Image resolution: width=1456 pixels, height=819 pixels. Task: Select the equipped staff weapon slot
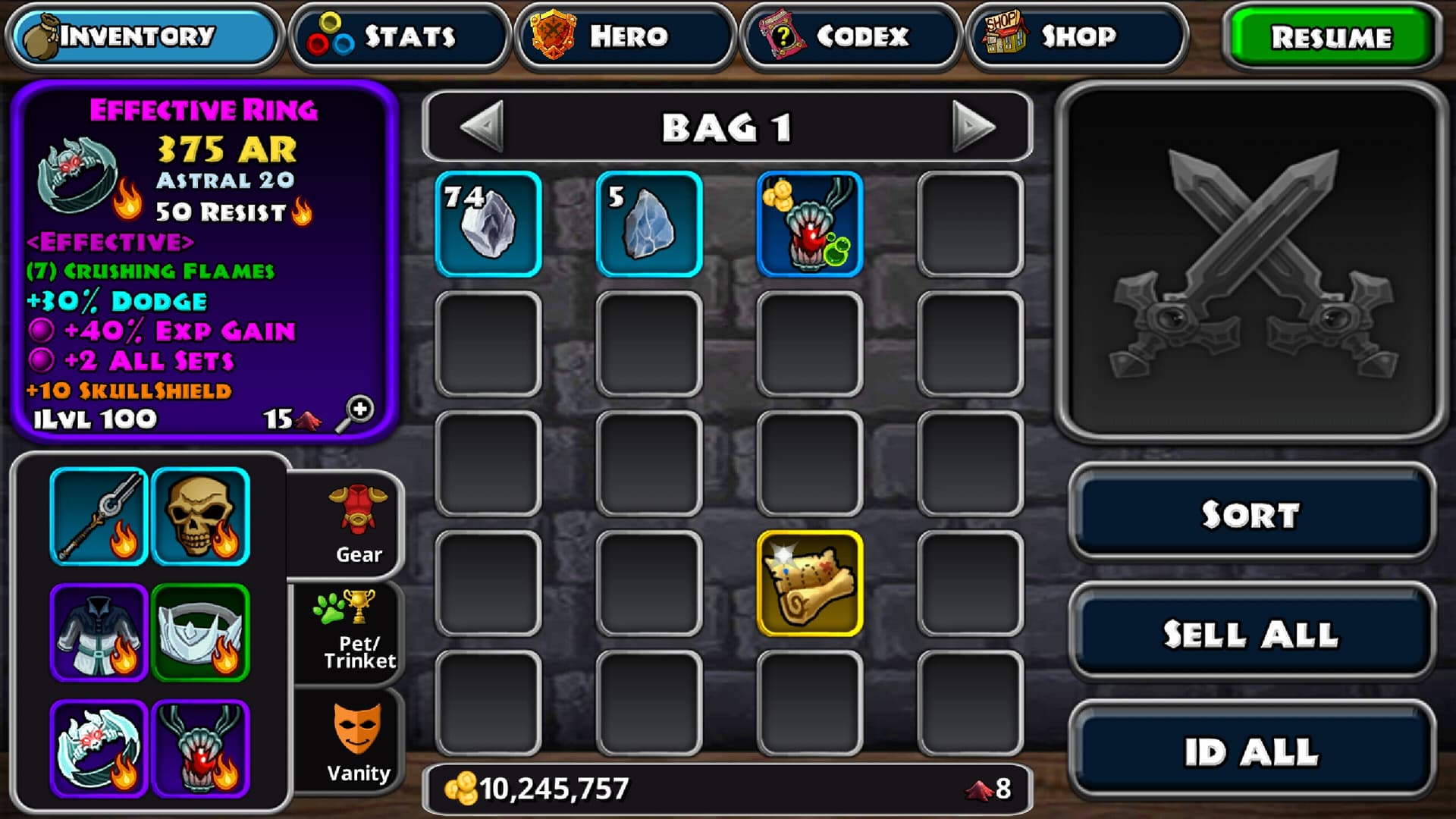click(99, 516)
